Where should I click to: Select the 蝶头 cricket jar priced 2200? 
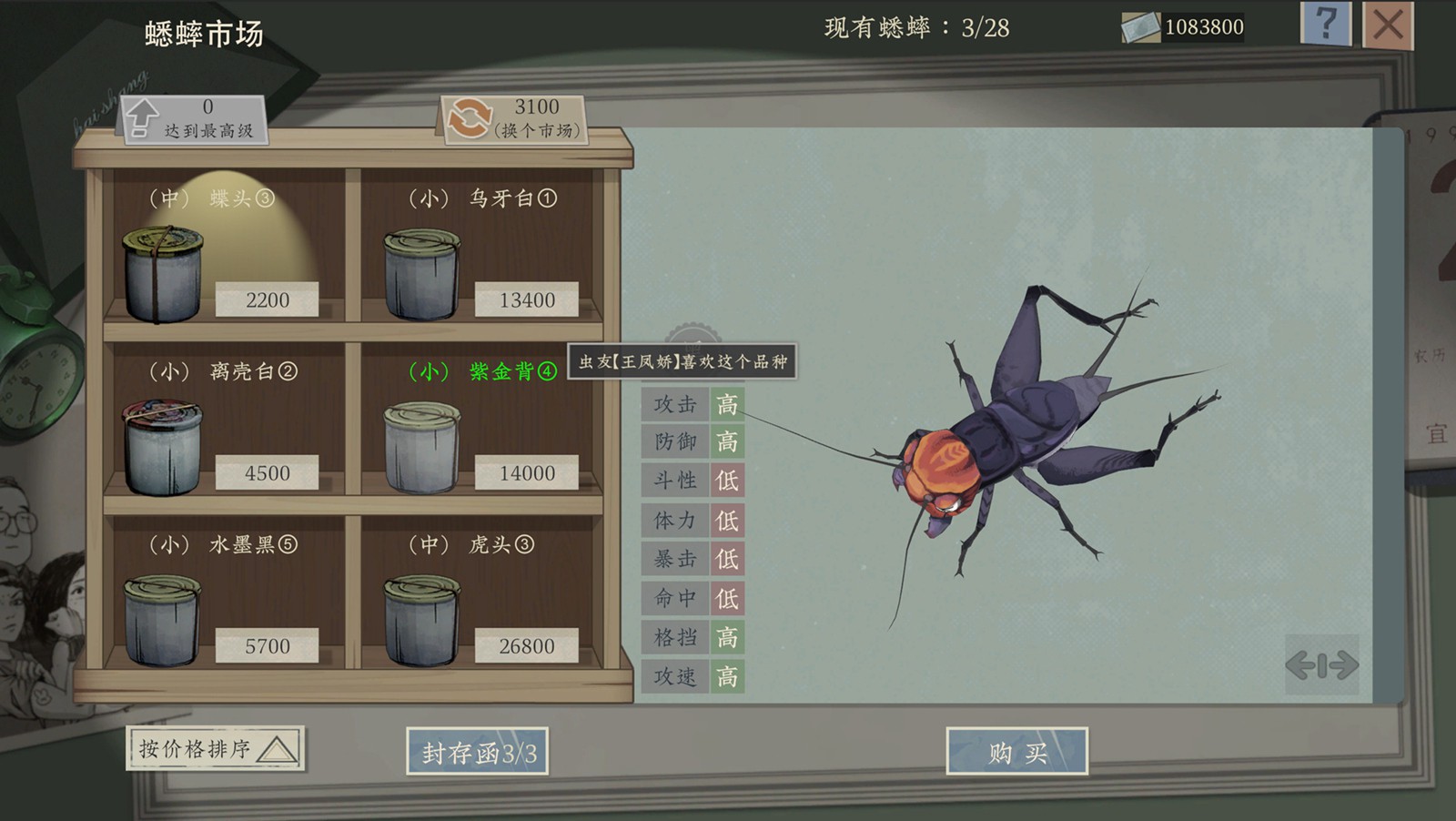[163, 274]
